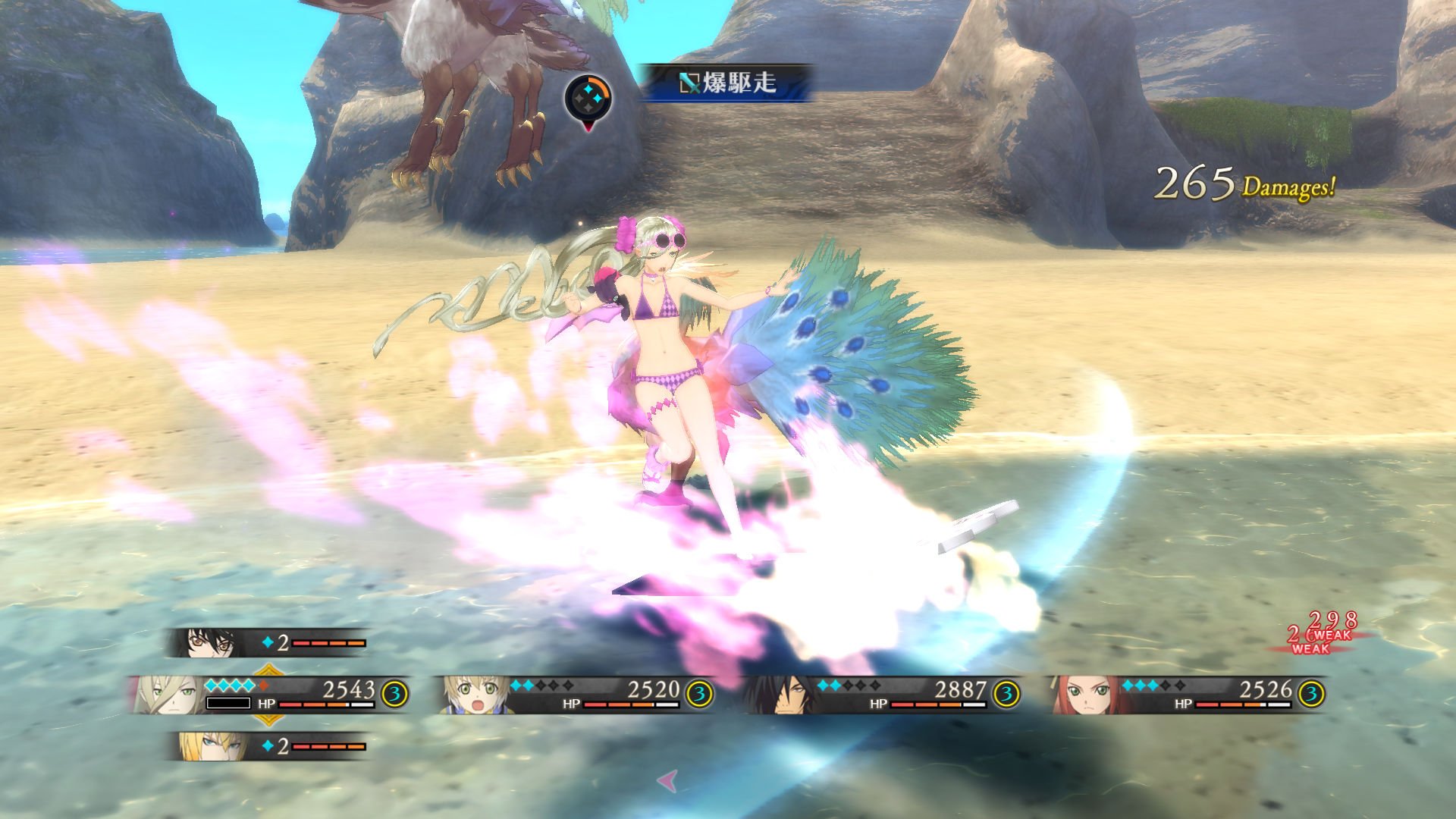Click the sword arte icon beside 爆駆走
Screen dimensions: 1456x819
point(691,81)
